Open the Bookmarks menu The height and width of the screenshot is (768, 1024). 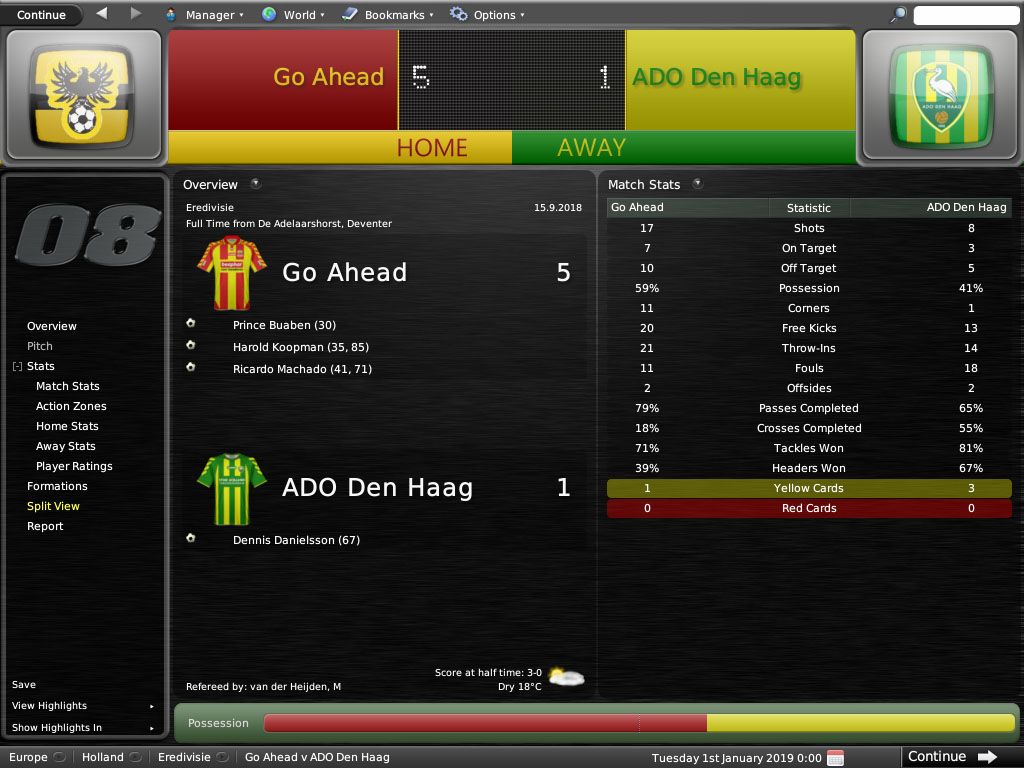(x=388, y=15)
